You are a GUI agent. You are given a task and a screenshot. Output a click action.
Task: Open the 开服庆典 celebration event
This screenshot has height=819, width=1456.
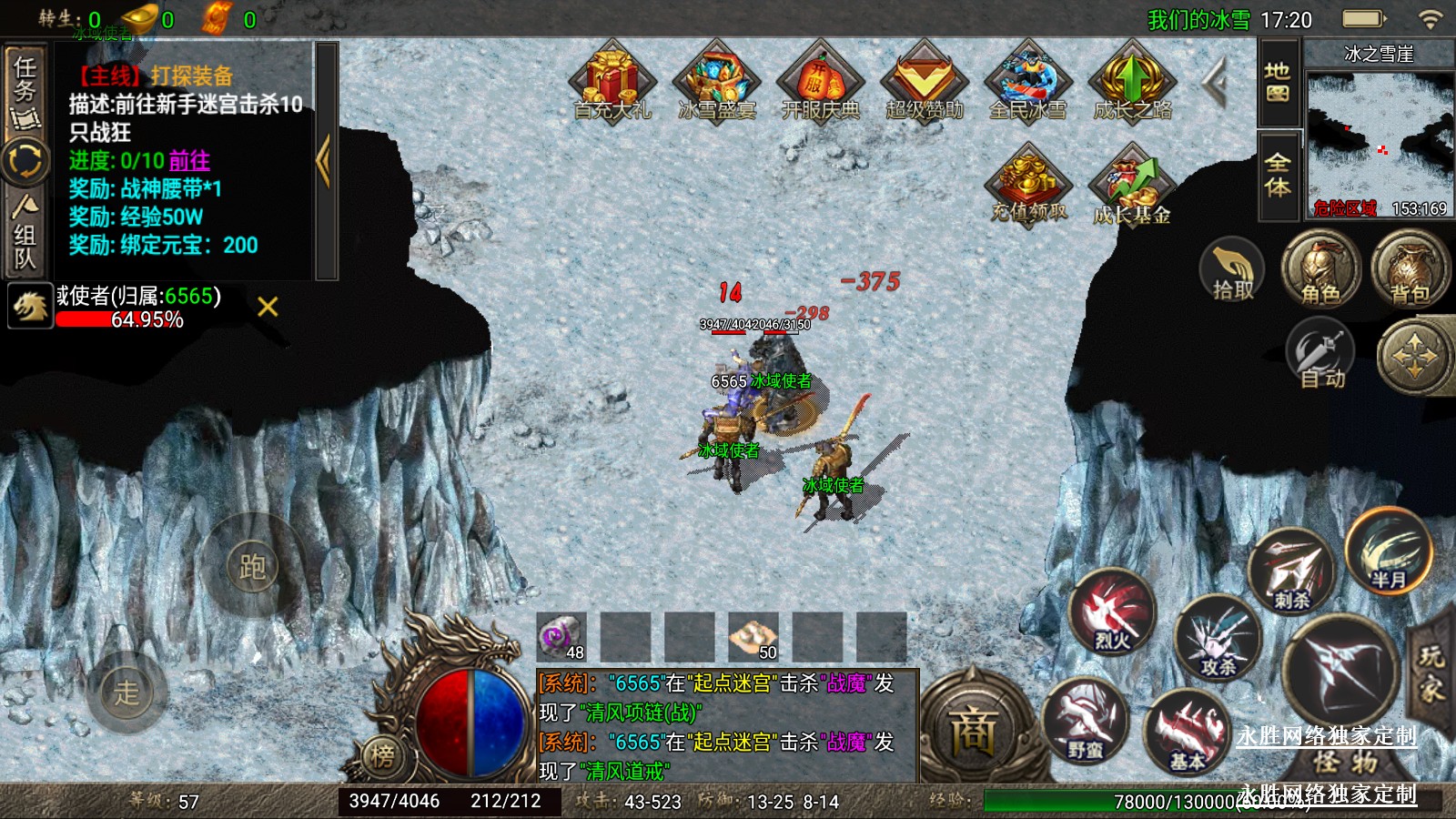click(x=821, y=82)
